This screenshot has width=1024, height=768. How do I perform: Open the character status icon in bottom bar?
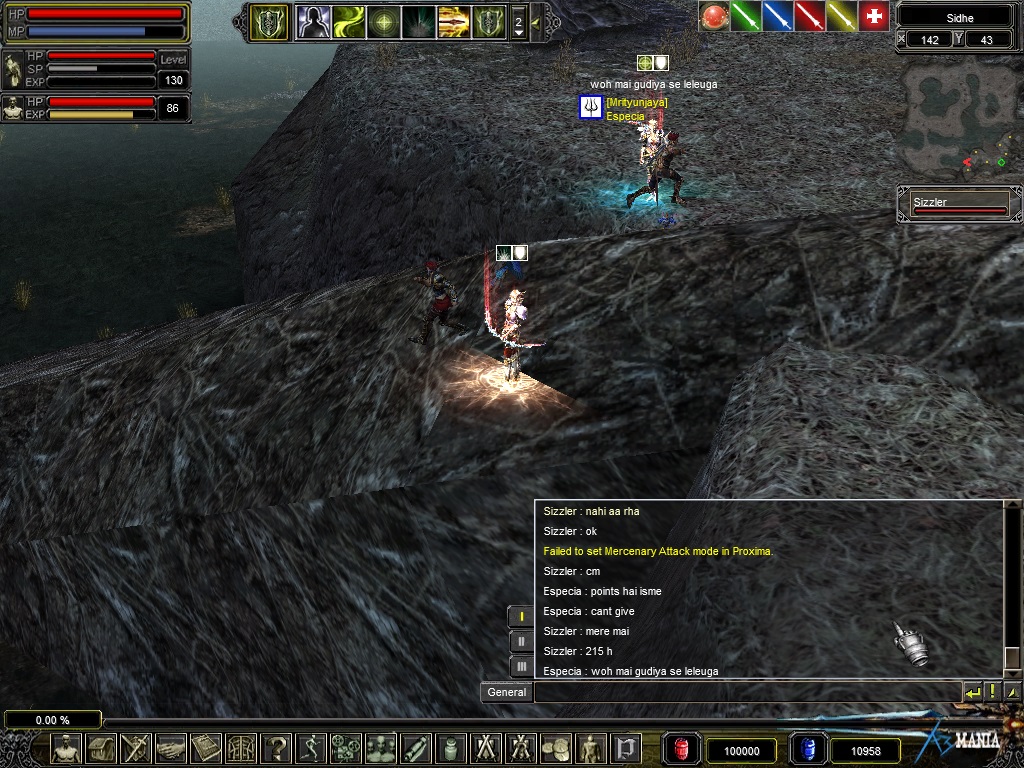(x=67, y=748)
